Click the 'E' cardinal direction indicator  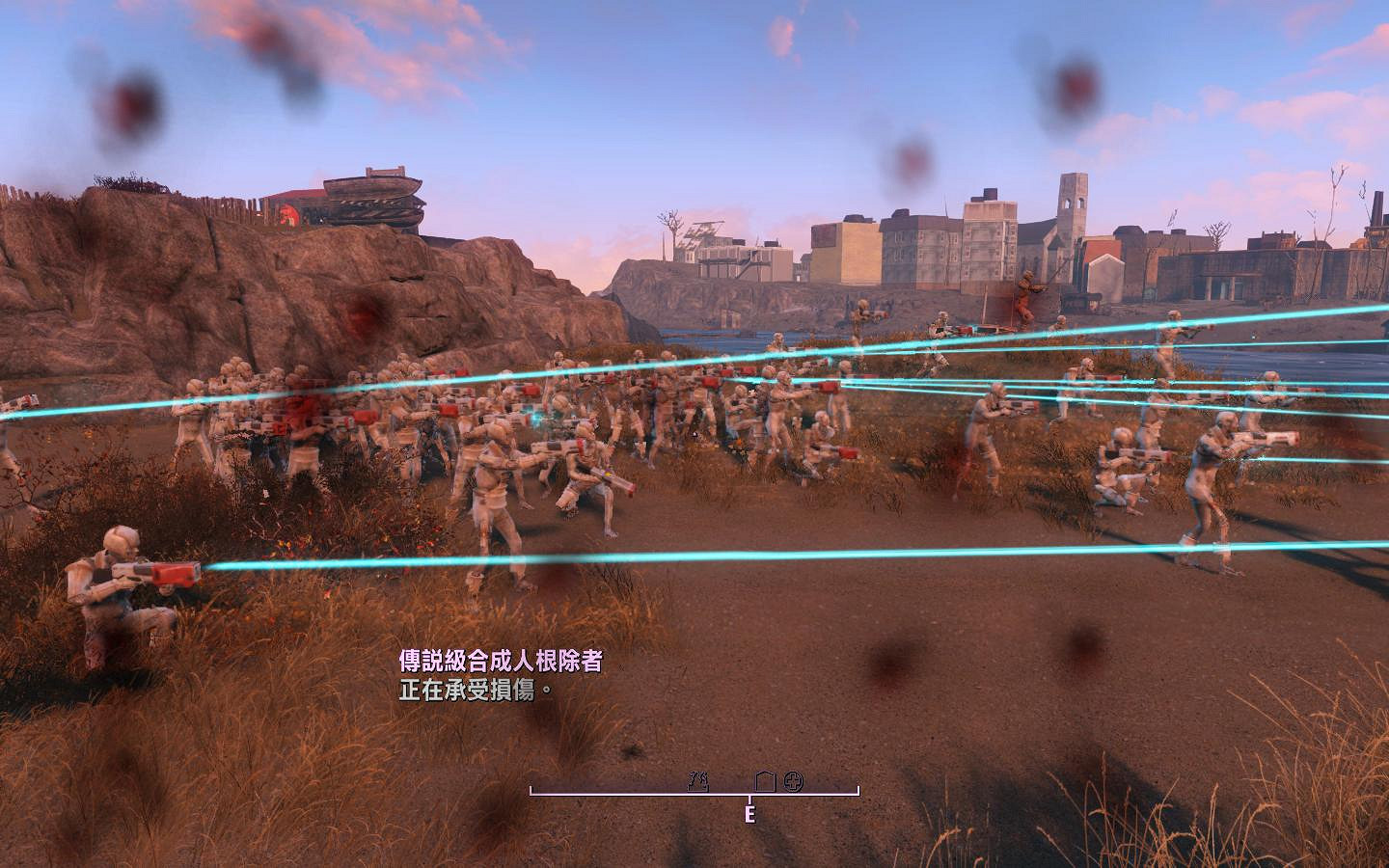coord(751,814)
